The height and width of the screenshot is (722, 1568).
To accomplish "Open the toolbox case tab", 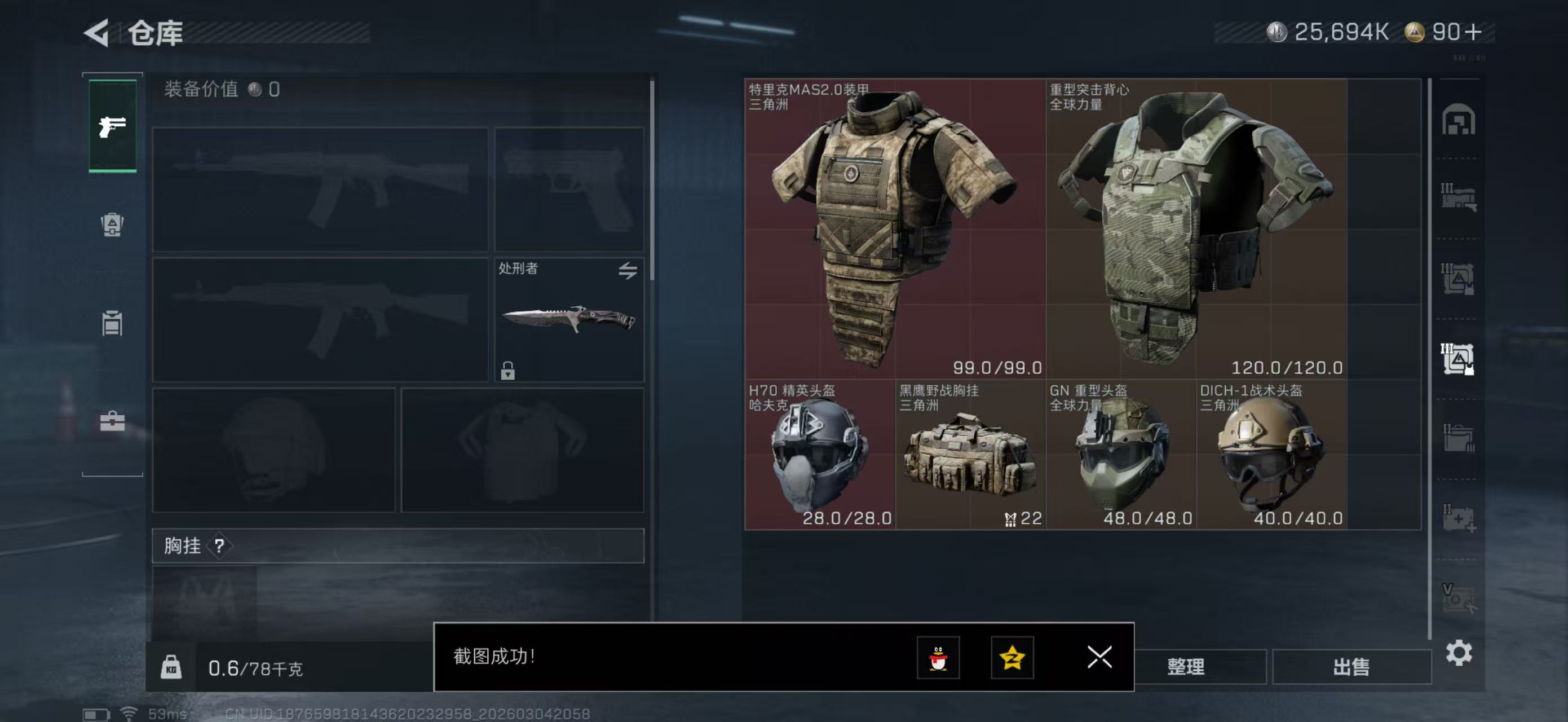I will (112, 421).
